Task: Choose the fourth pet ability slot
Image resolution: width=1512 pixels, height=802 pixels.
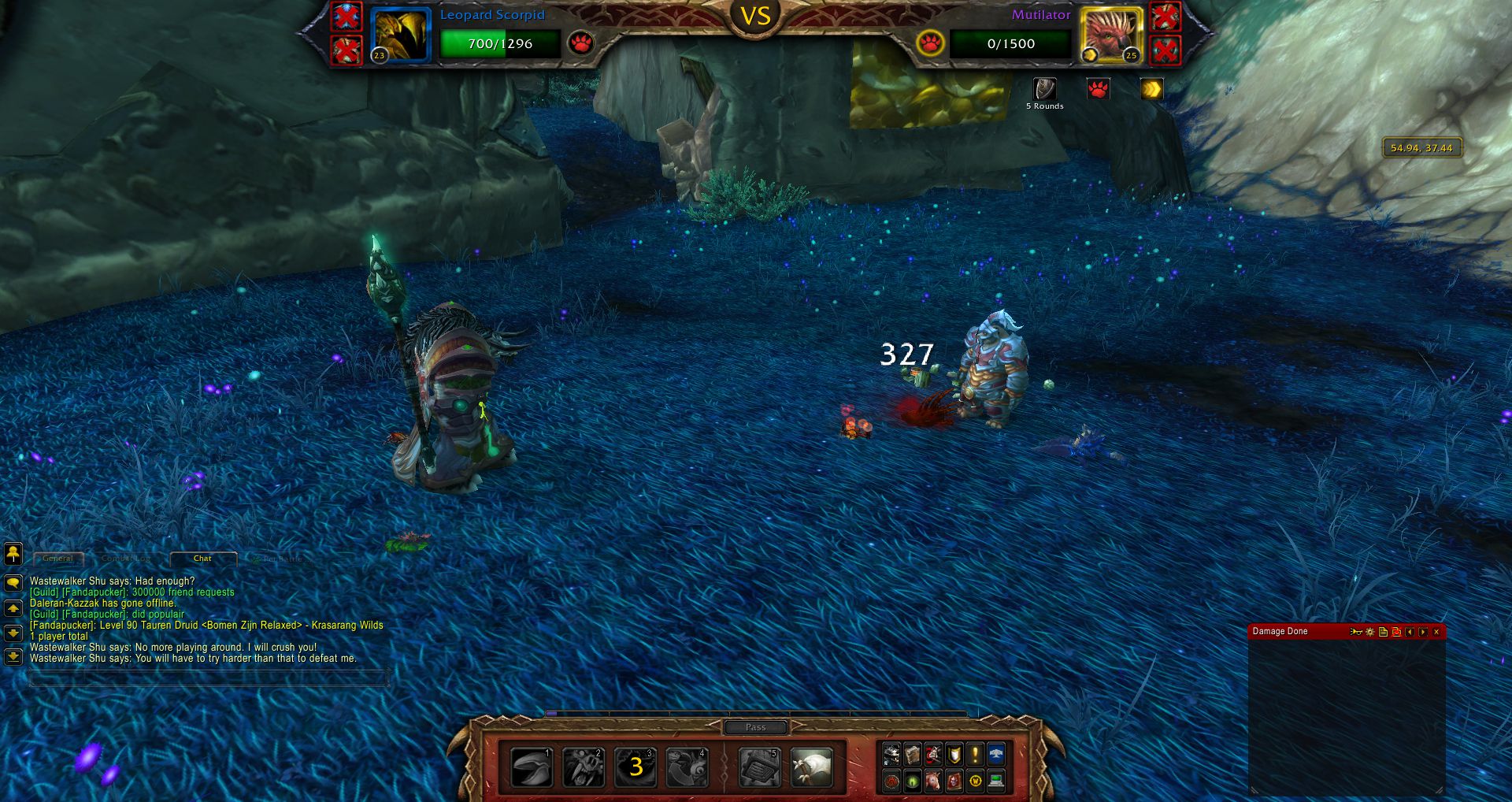Action: (x=687, y=767)
